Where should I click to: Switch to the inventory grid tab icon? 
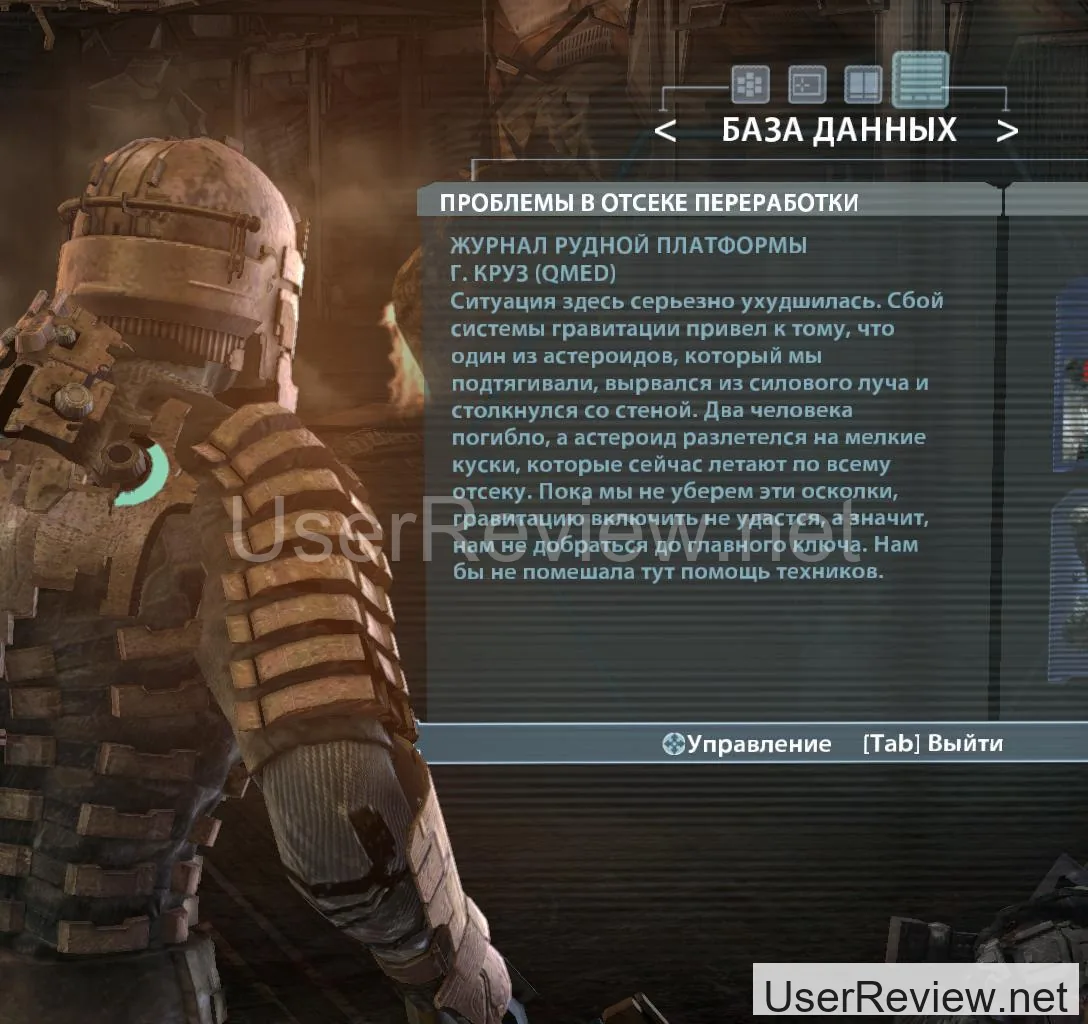(x=749, y=86)
